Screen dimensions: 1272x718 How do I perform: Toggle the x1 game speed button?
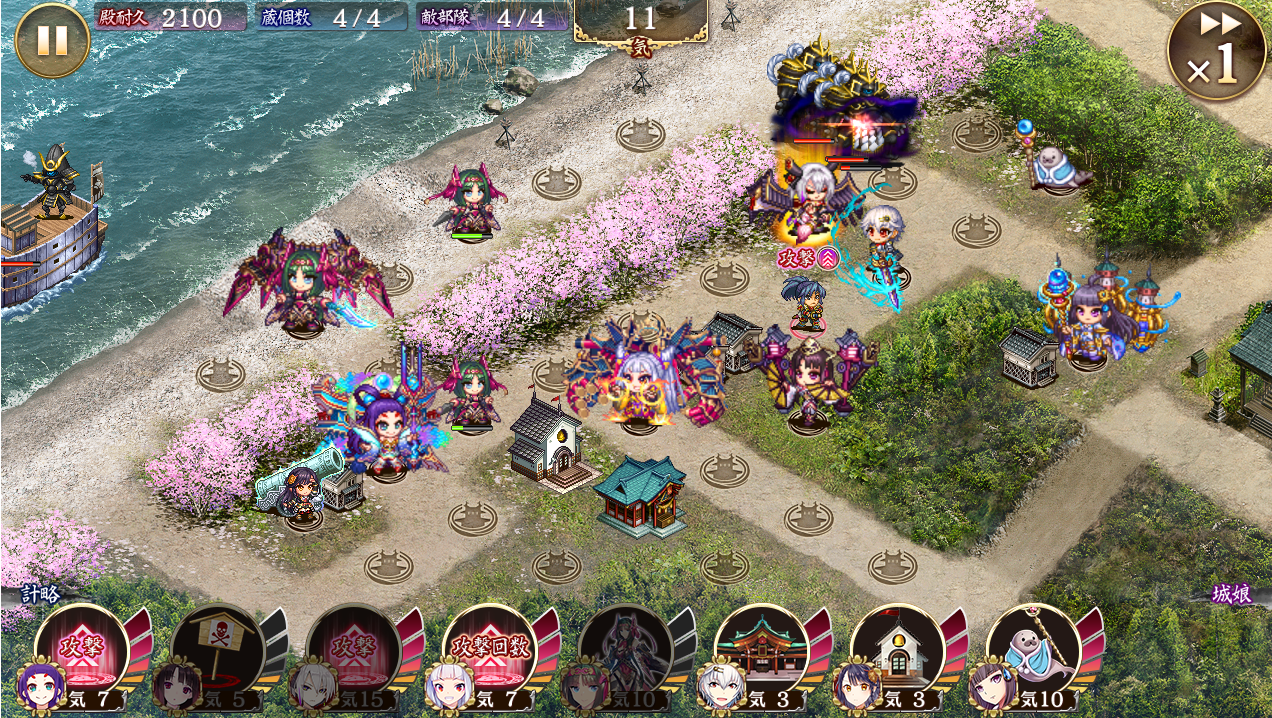[1216, 51]
